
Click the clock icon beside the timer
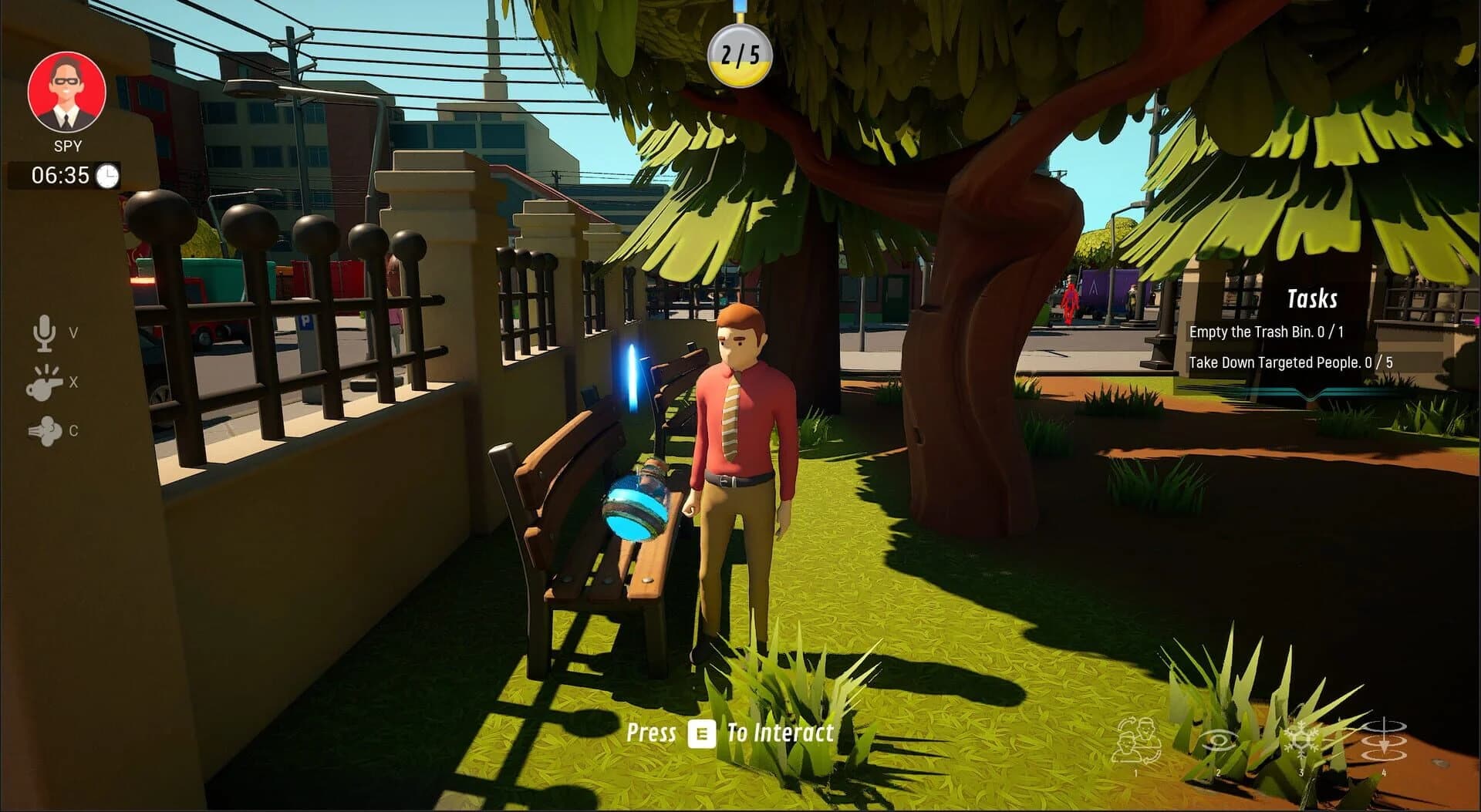point(106,176)
